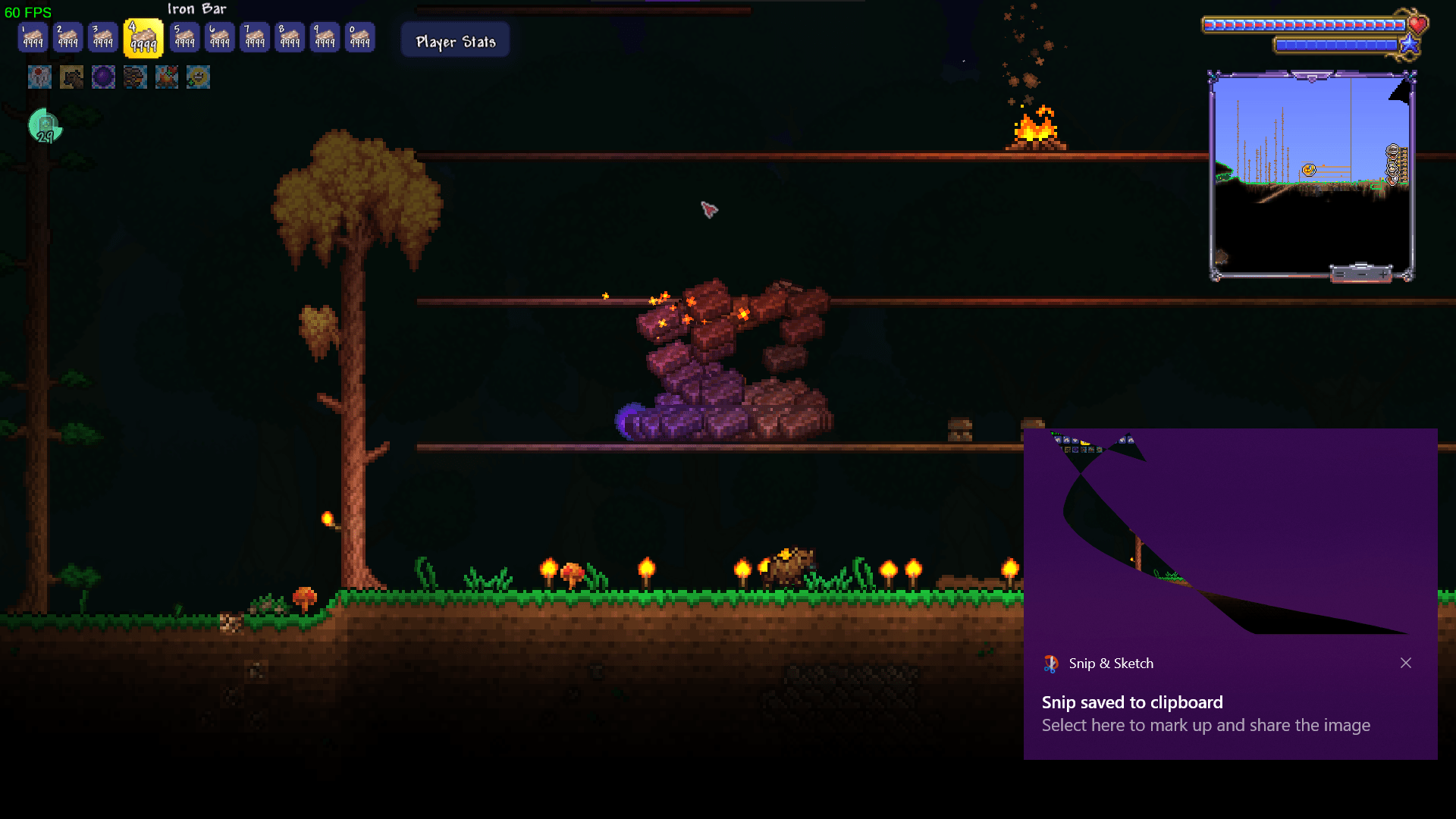
Task: Dismiss the Cozy Fire campfire buff
Action: tap(167, 77)
